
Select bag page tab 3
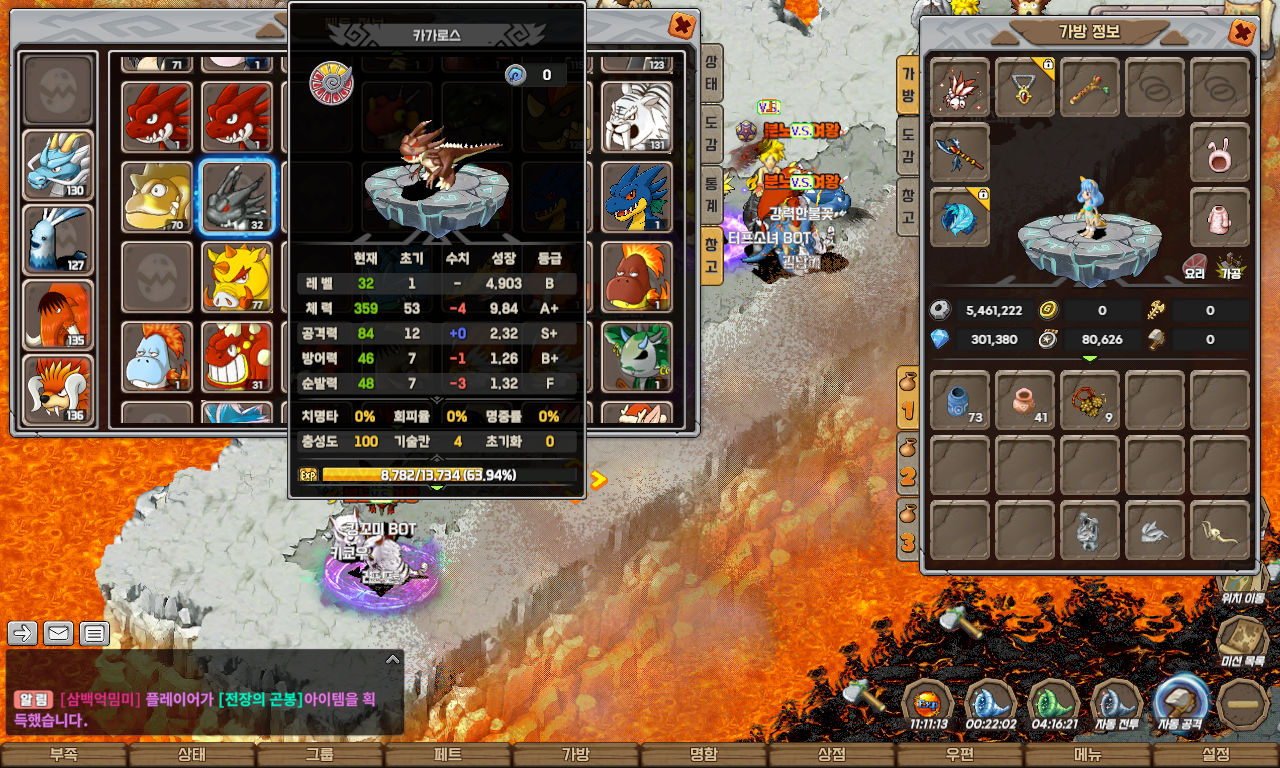[x=908, y=535]
